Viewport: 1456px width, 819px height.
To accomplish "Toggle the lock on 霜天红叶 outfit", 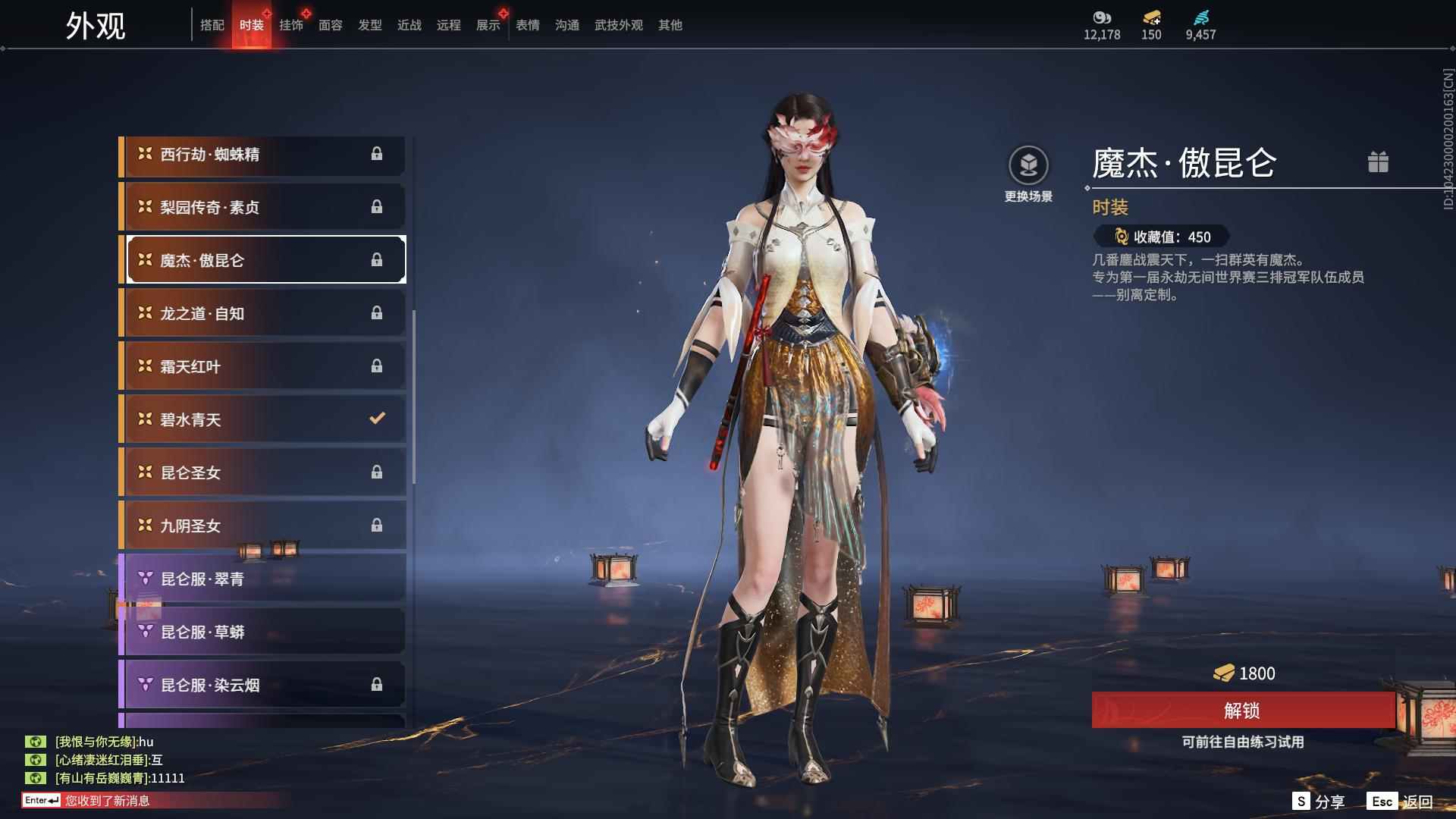I will tap(378, 366).
